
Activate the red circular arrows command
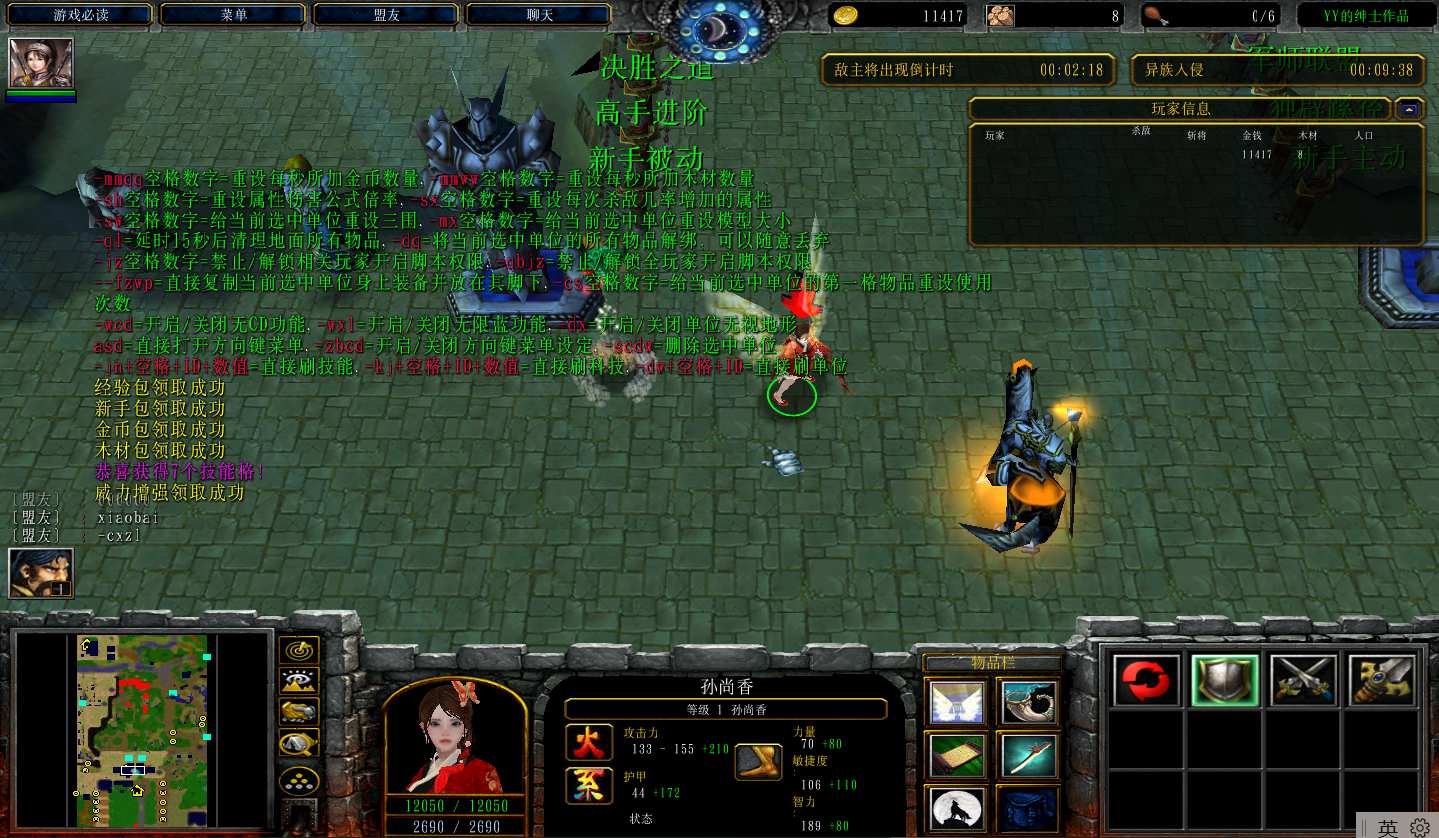click(x=1145, y=681)
